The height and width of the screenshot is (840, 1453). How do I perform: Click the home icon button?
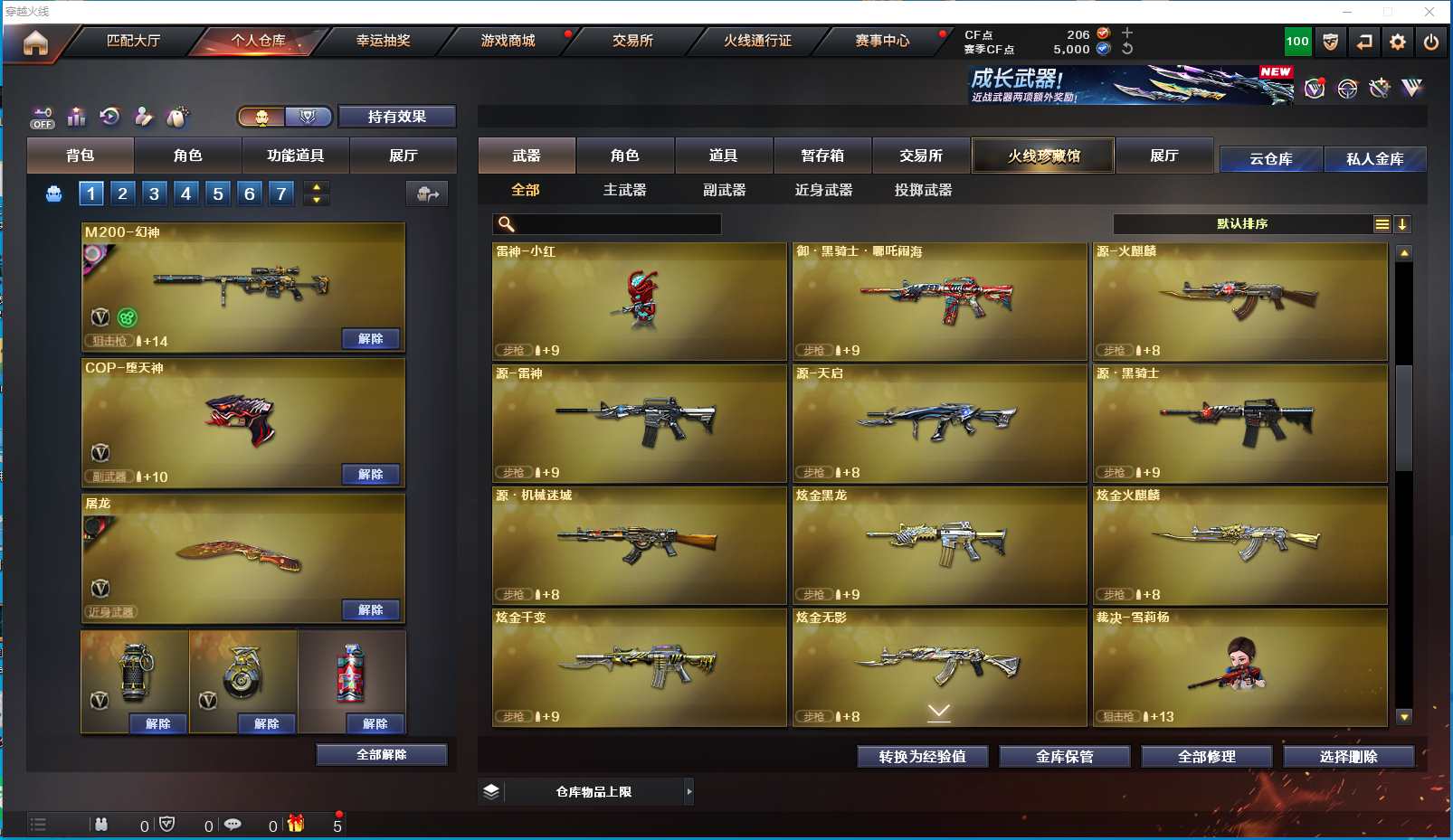[35, 42]
